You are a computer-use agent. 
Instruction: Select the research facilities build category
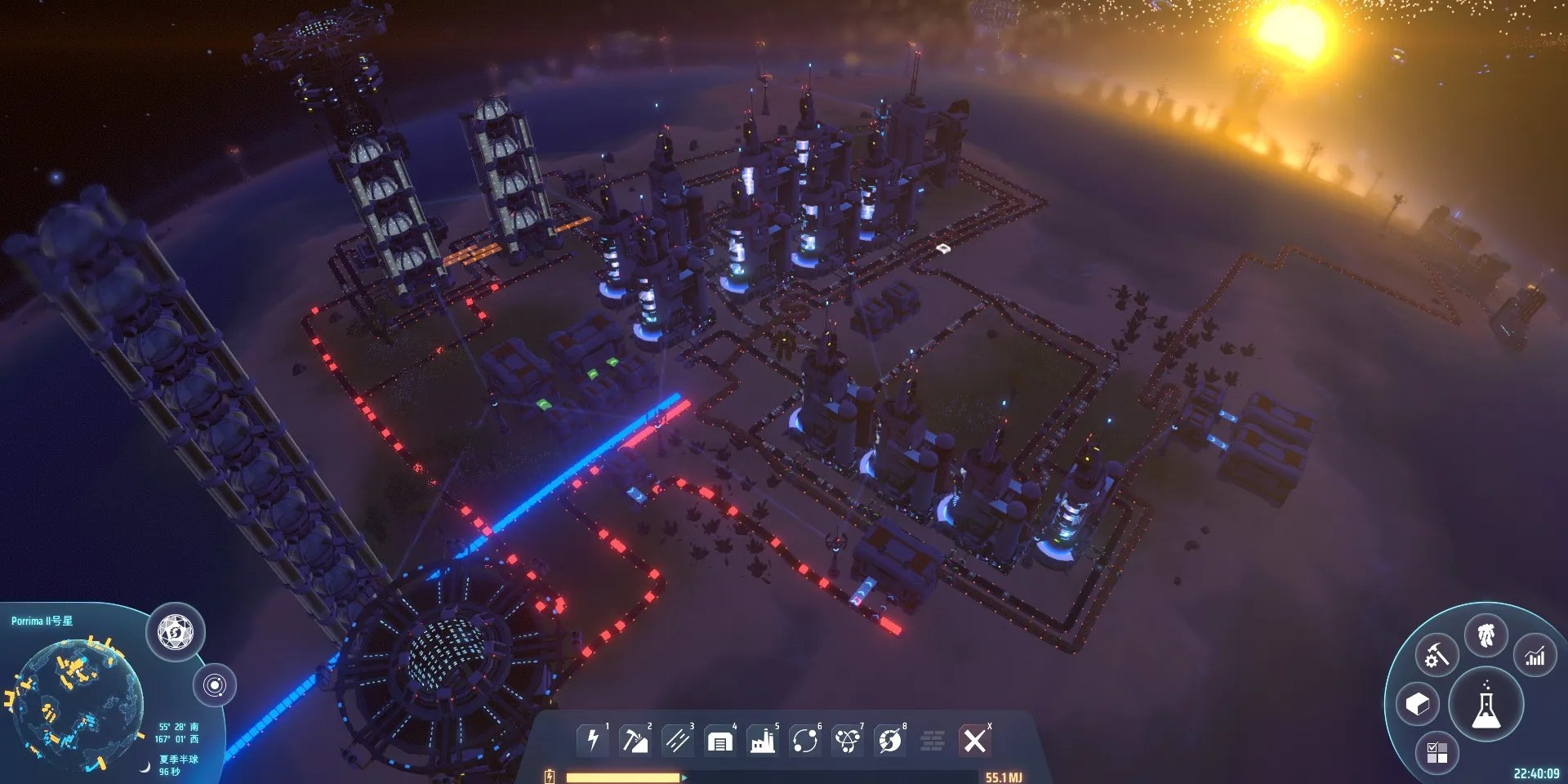849,741
